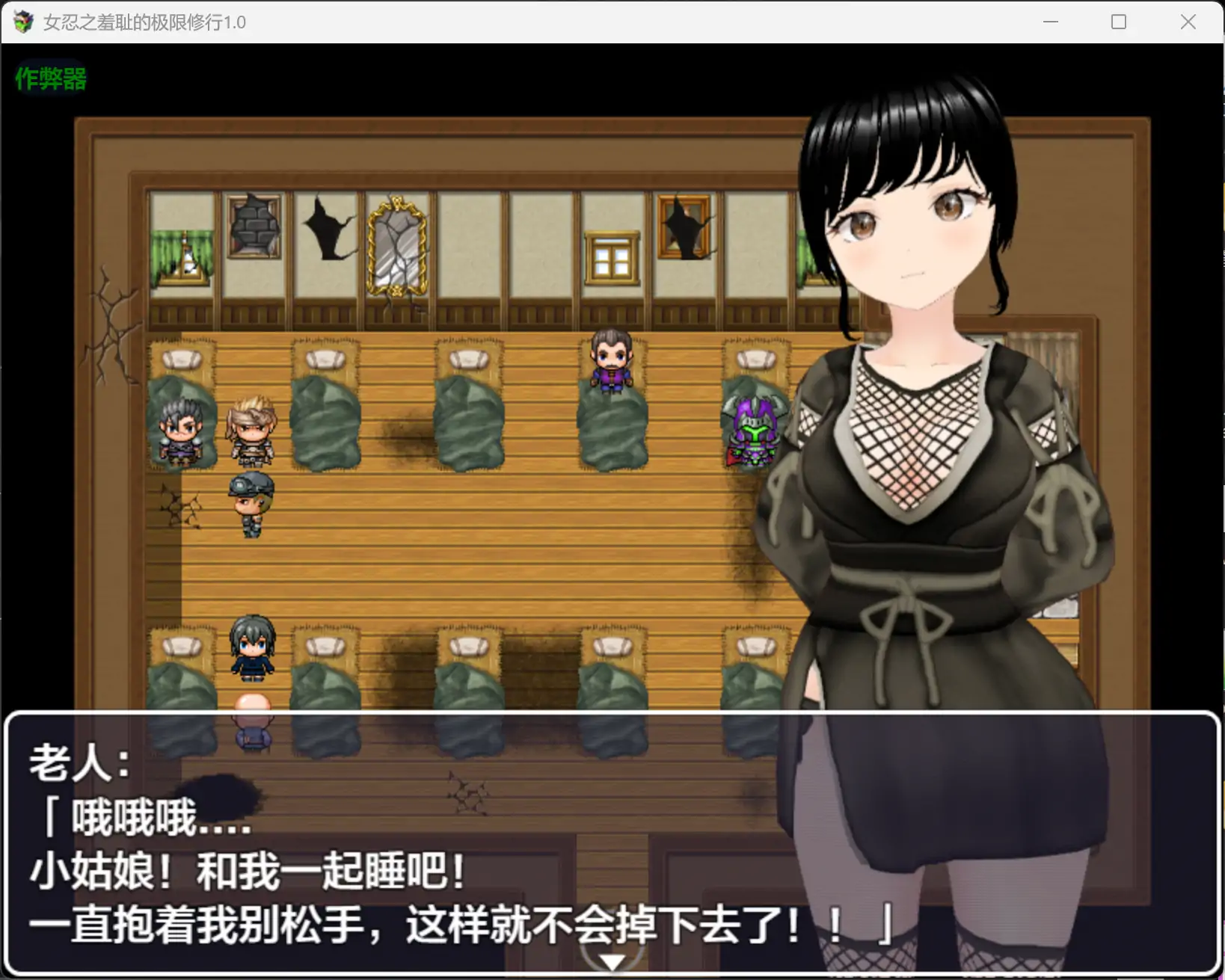The image size is (1225, 980).
Task: Select the armored knight character in bed
Action: 754,430
